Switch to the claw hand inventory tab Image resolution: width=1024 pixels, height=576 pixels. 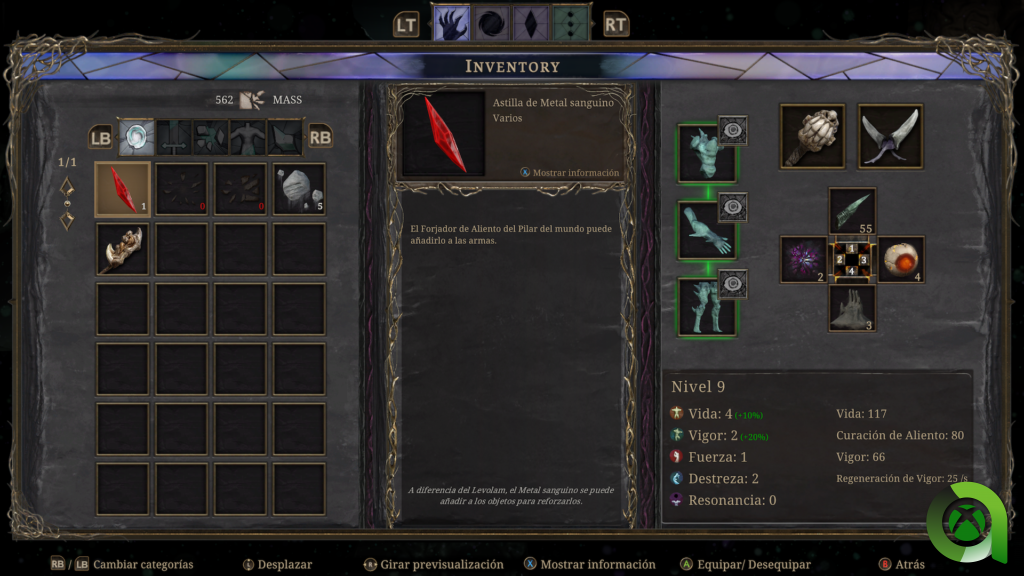tap(451, 23)
